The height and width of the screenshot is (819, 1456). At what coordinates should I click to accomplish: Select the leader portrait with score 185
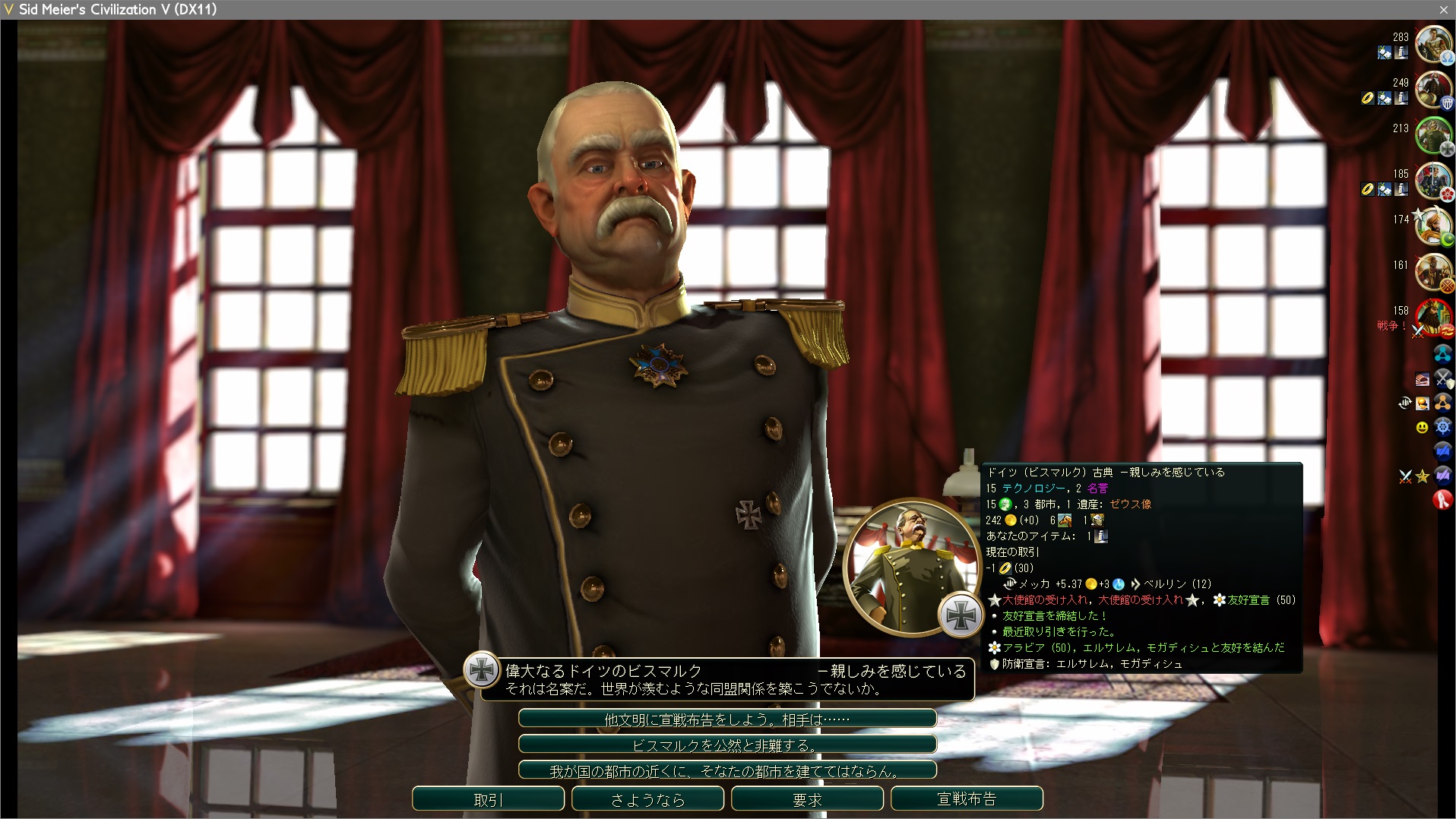tap(1433, 181)
